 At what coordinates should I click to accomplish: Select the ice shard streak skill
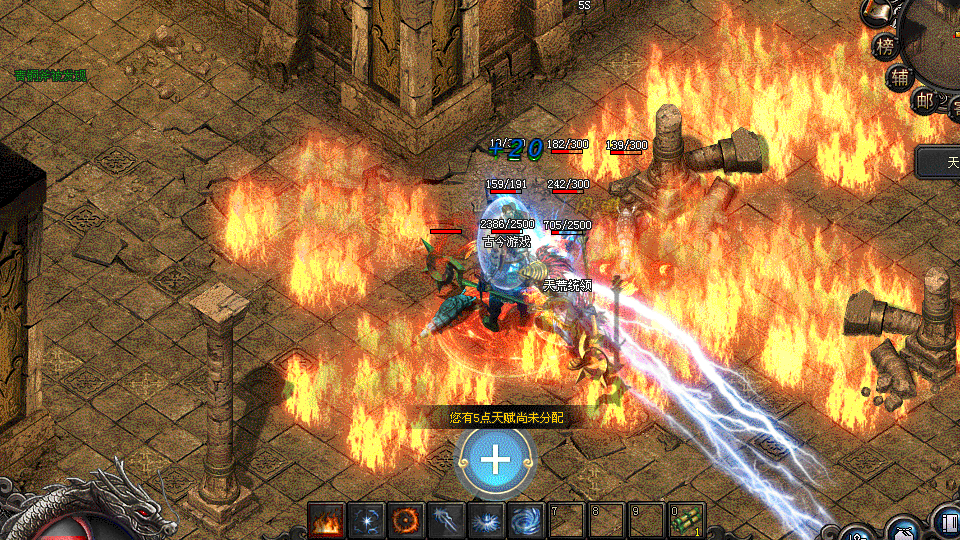445,521
